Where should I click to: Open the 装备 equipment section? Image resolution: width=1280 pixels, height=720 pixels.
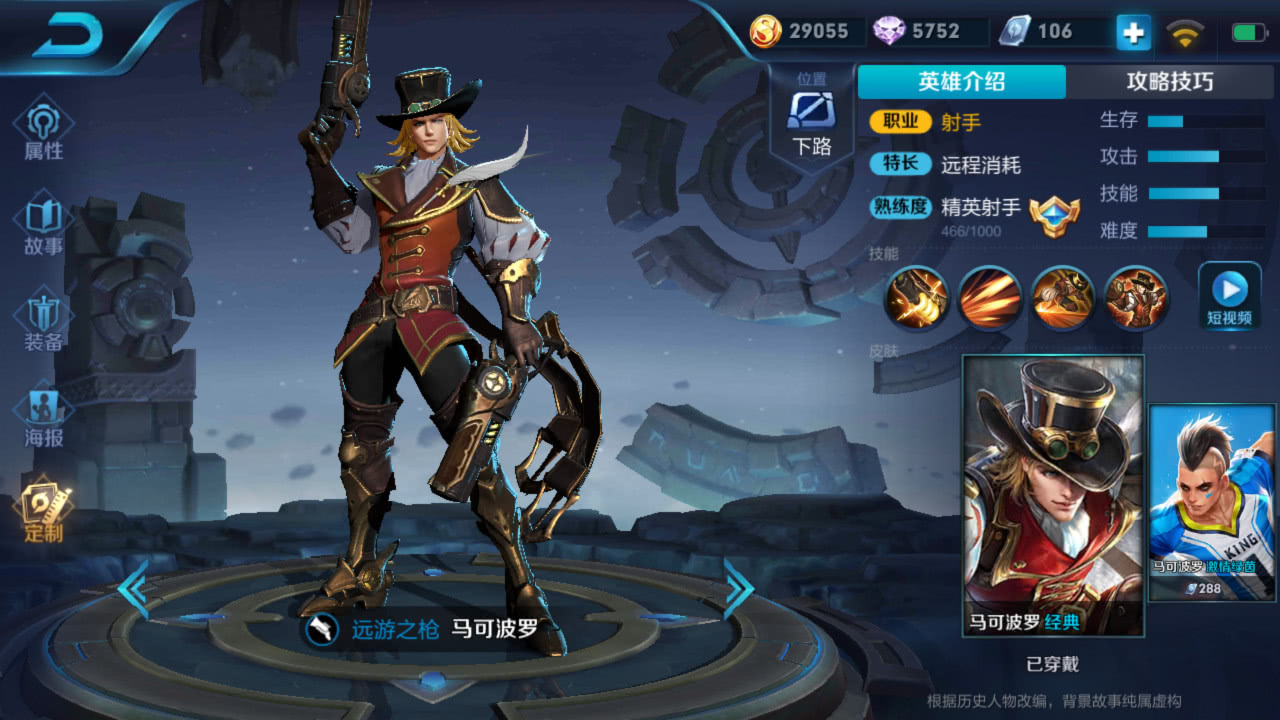point(43,321)
